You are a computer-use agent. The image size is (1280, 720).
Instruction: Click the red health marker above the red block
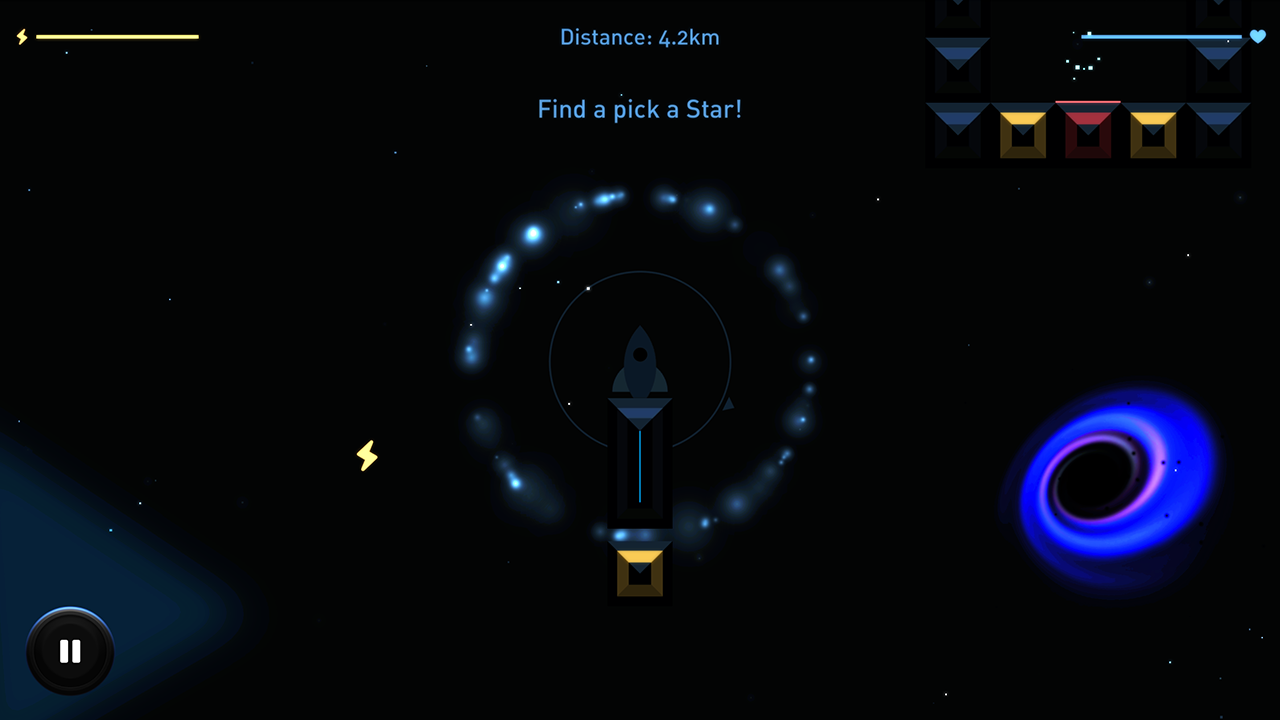[1088, 101]
